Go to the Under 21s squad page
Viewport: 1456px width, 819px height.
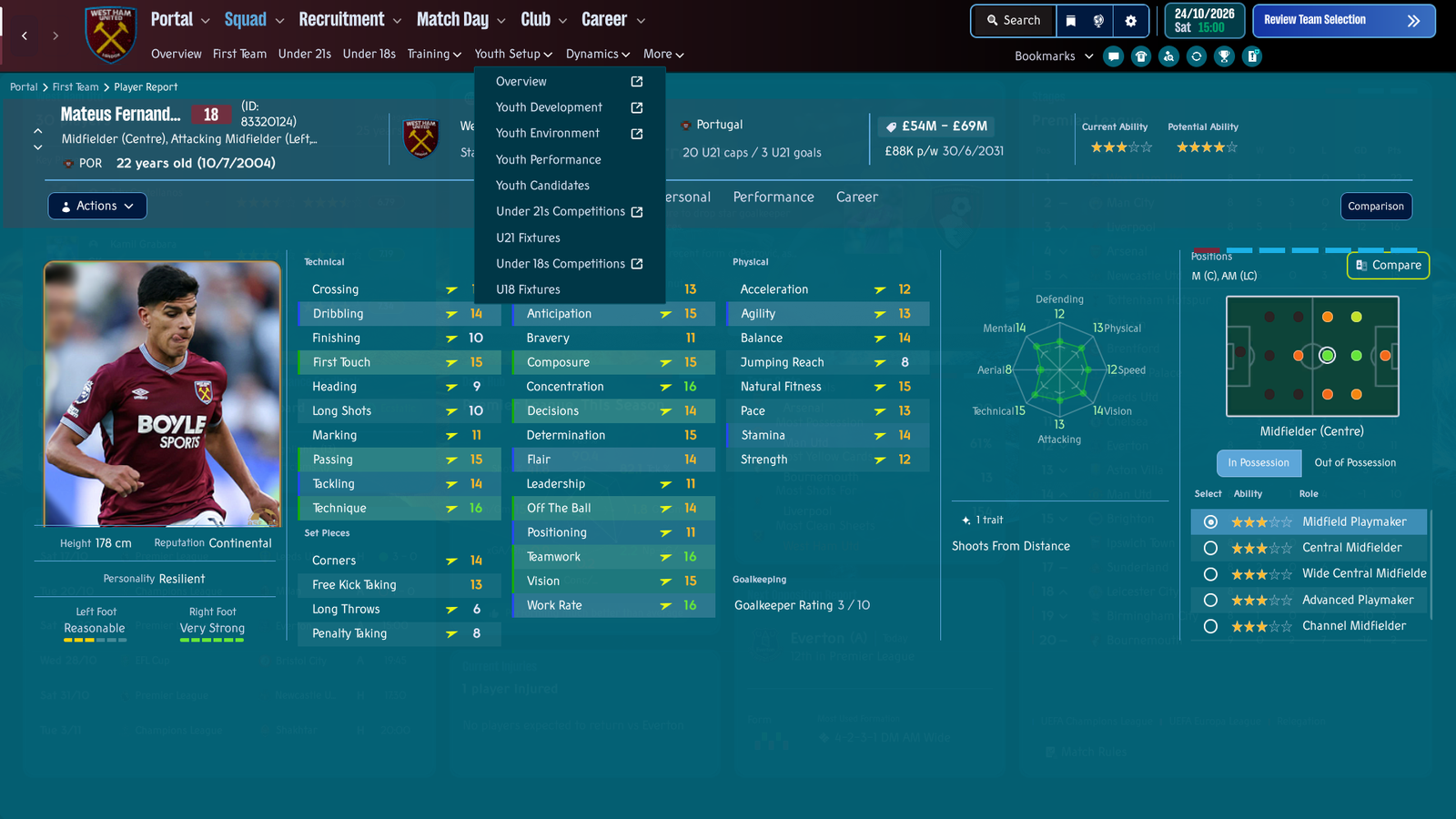tap(304, 55)
